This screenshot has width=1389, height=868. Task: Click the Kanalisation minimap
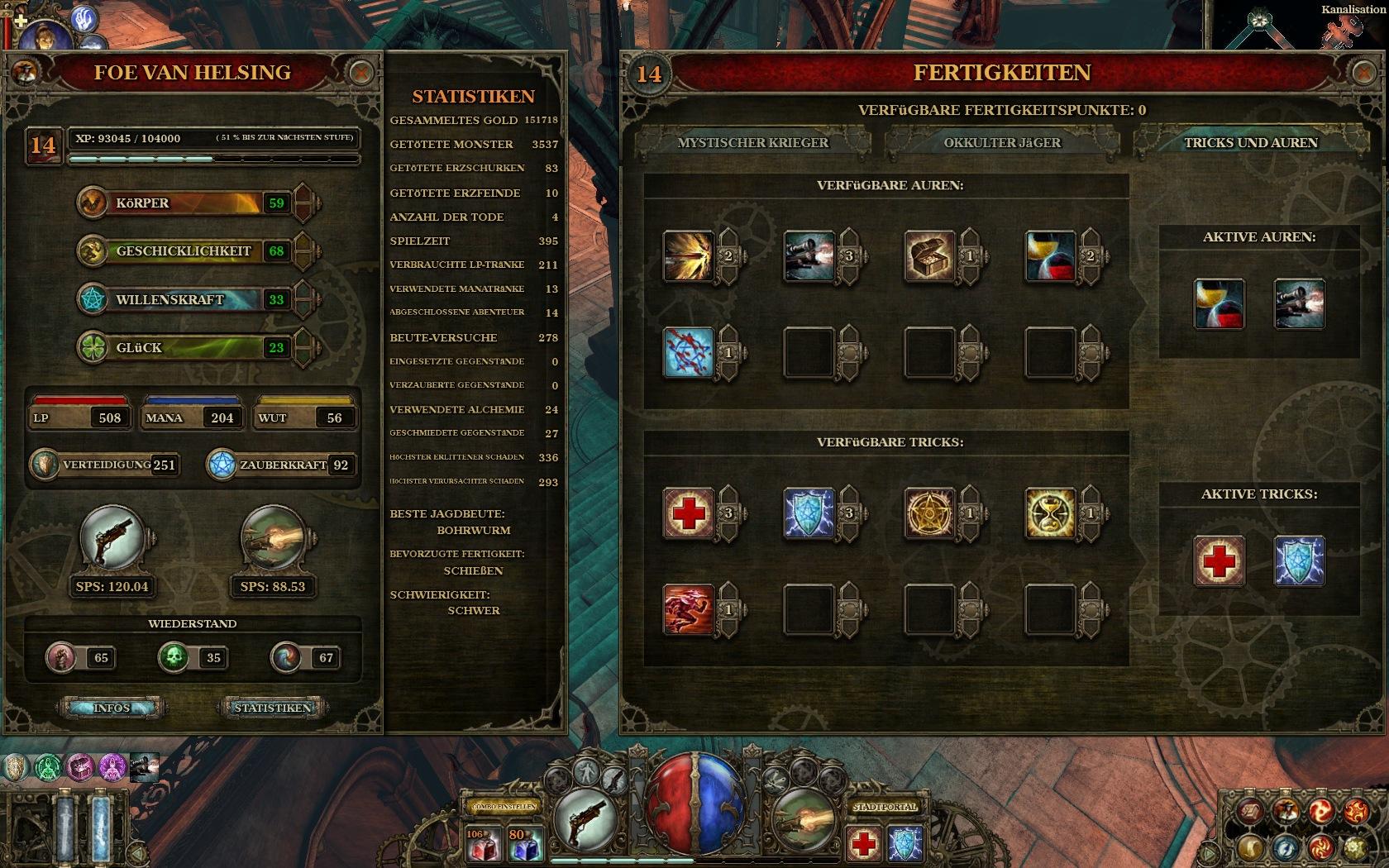click(x=1298, y=26)
